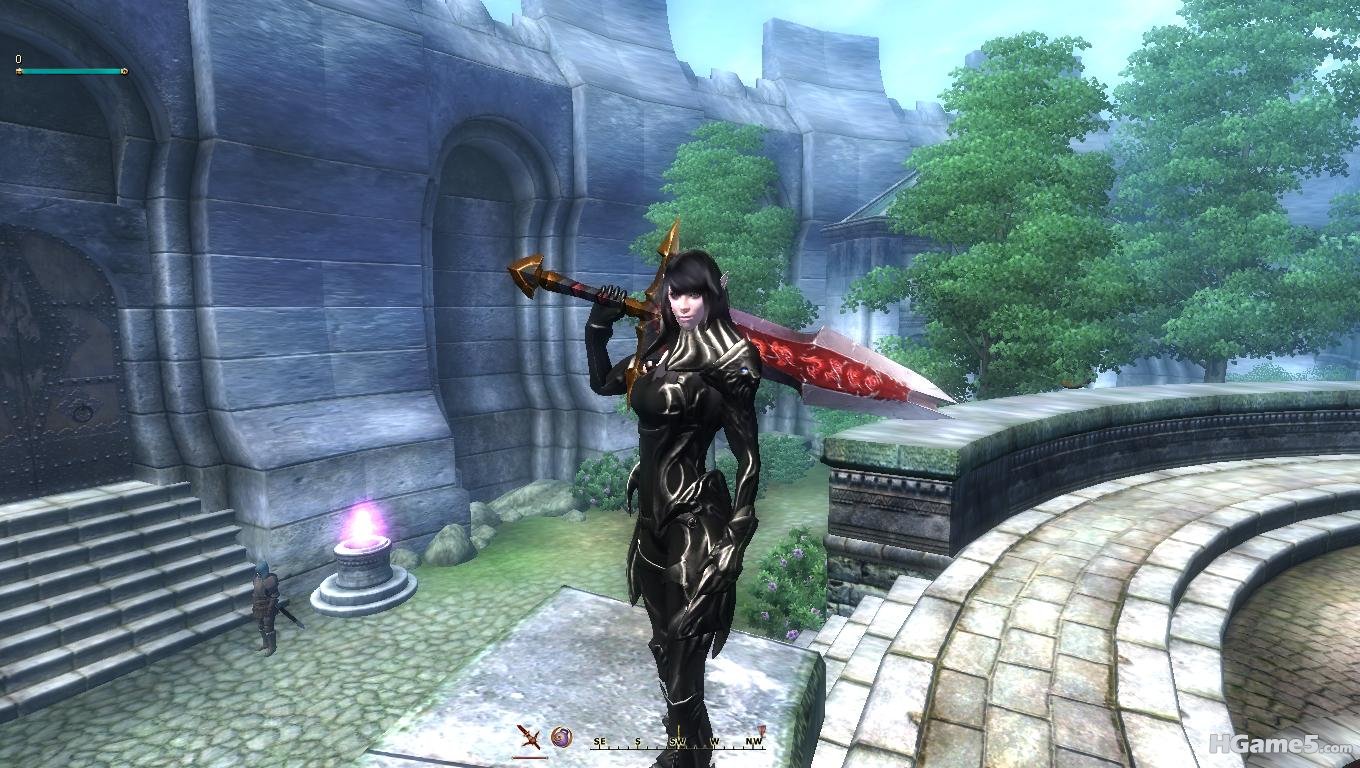Click the purple active spell icon

tap(562, 738)
